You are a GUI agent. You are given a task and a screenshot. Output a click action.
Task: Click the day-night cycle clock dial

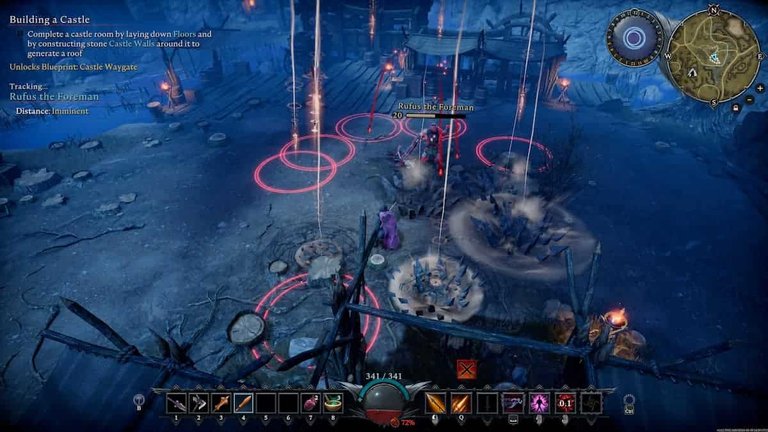633,40
